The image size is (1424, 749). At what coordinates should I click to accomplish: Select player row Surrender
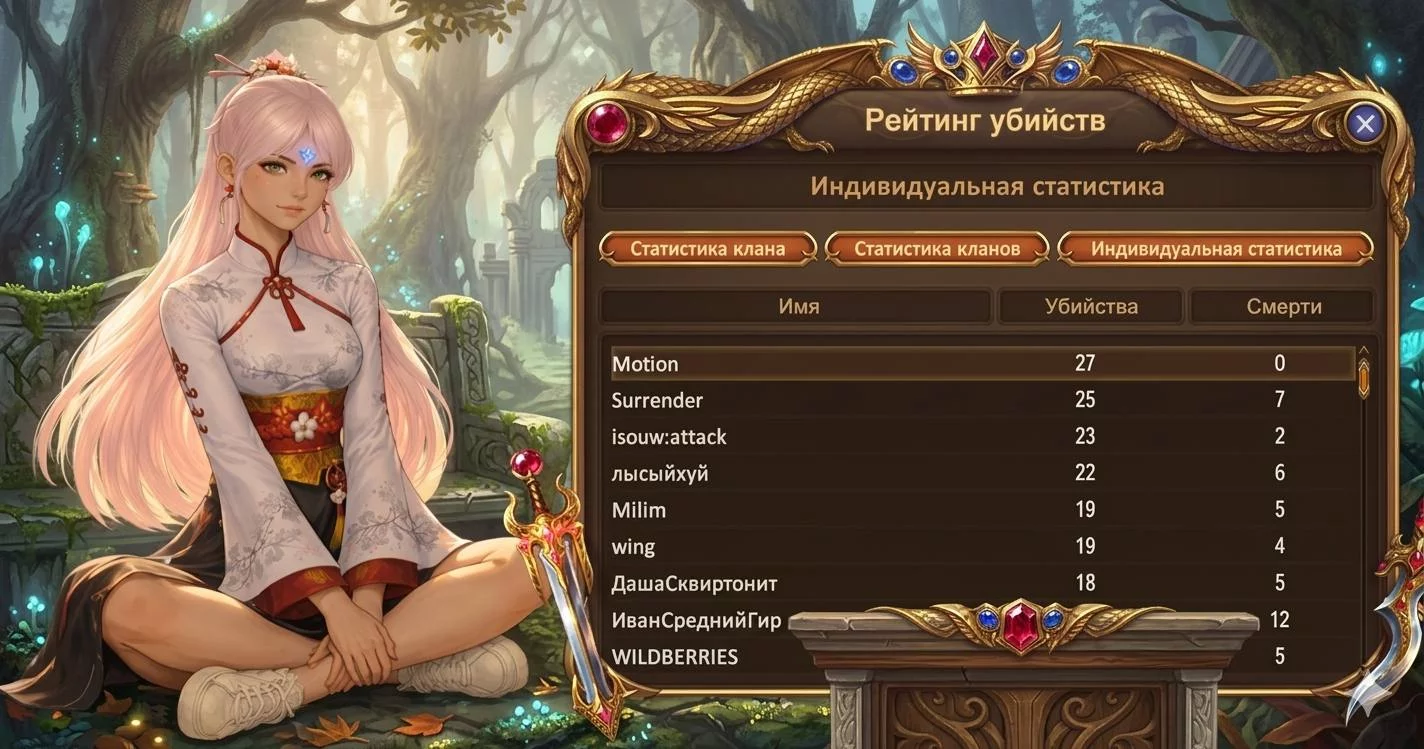tap(657, 401)
